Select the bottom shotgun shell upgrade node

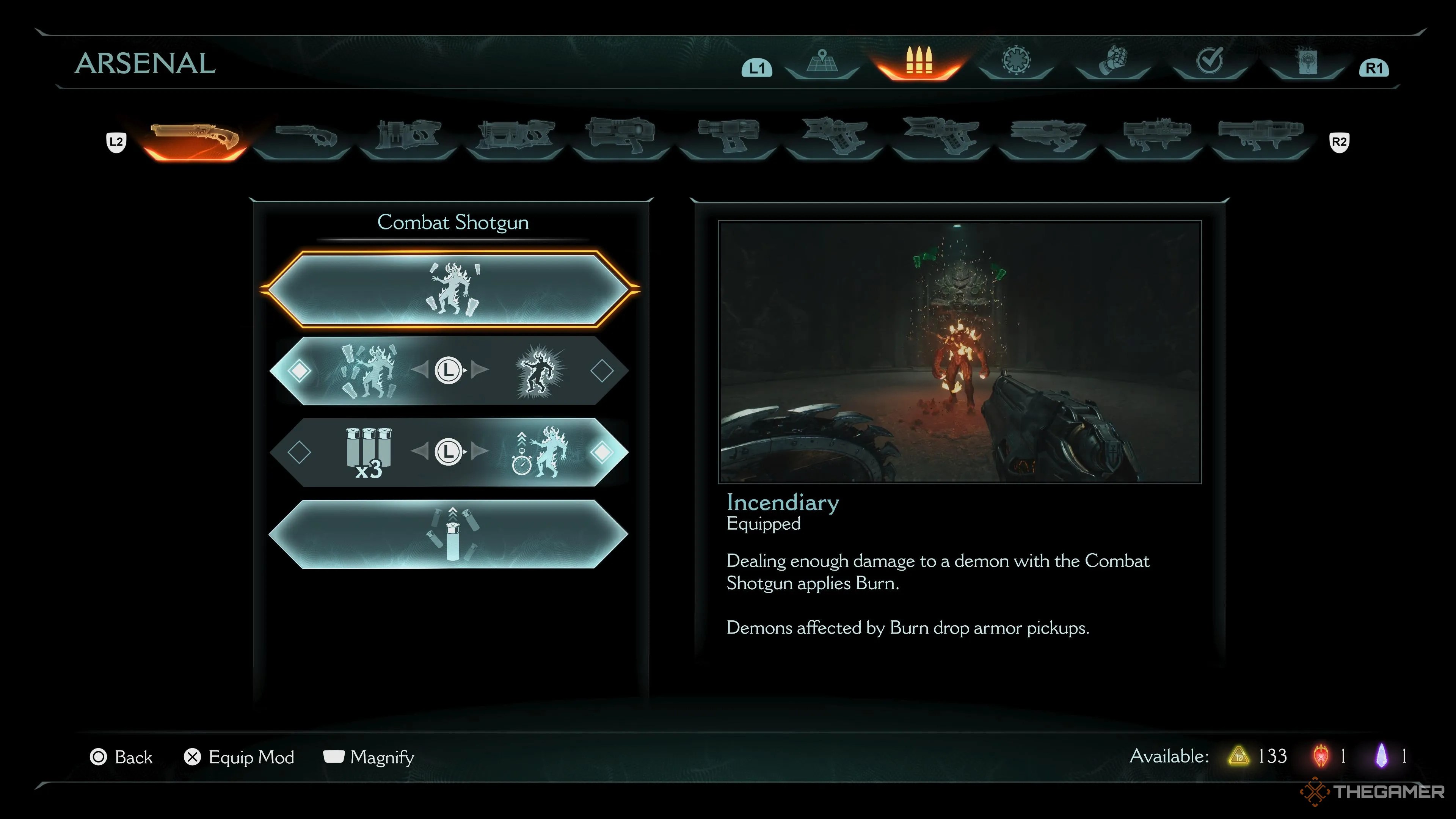point(450,534)
